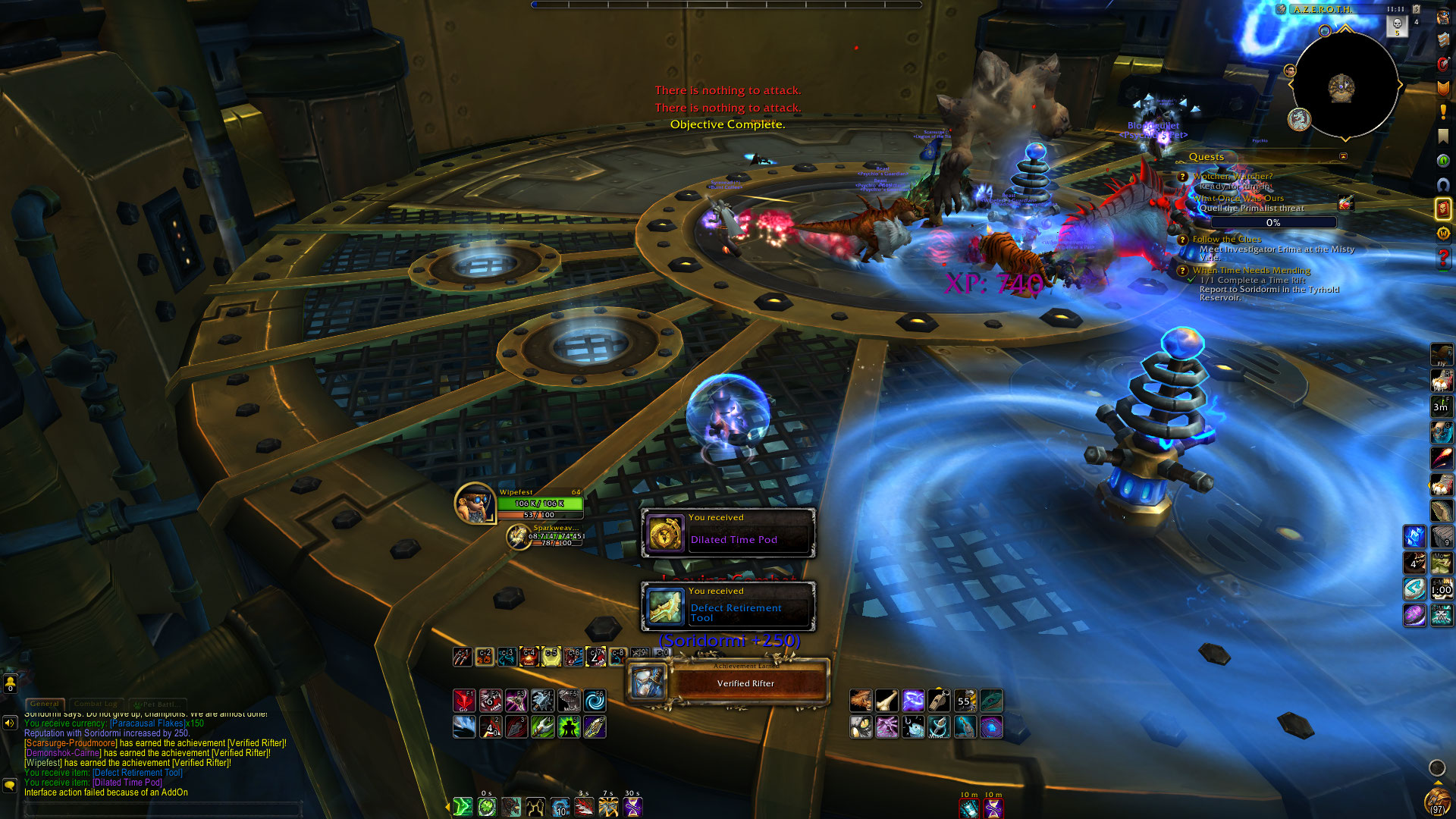Click the Wipefest player portrait
The width and height of the screenshot is (1456, 819).
(x=475, y=504)
